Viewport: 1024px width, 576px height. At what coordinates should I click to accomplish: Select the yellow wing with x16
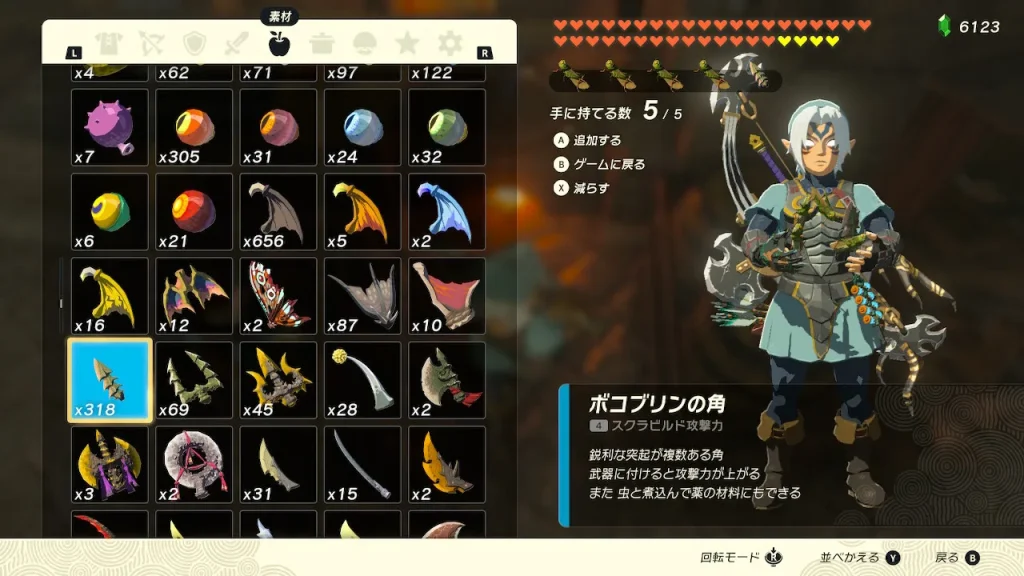(110, 296)
